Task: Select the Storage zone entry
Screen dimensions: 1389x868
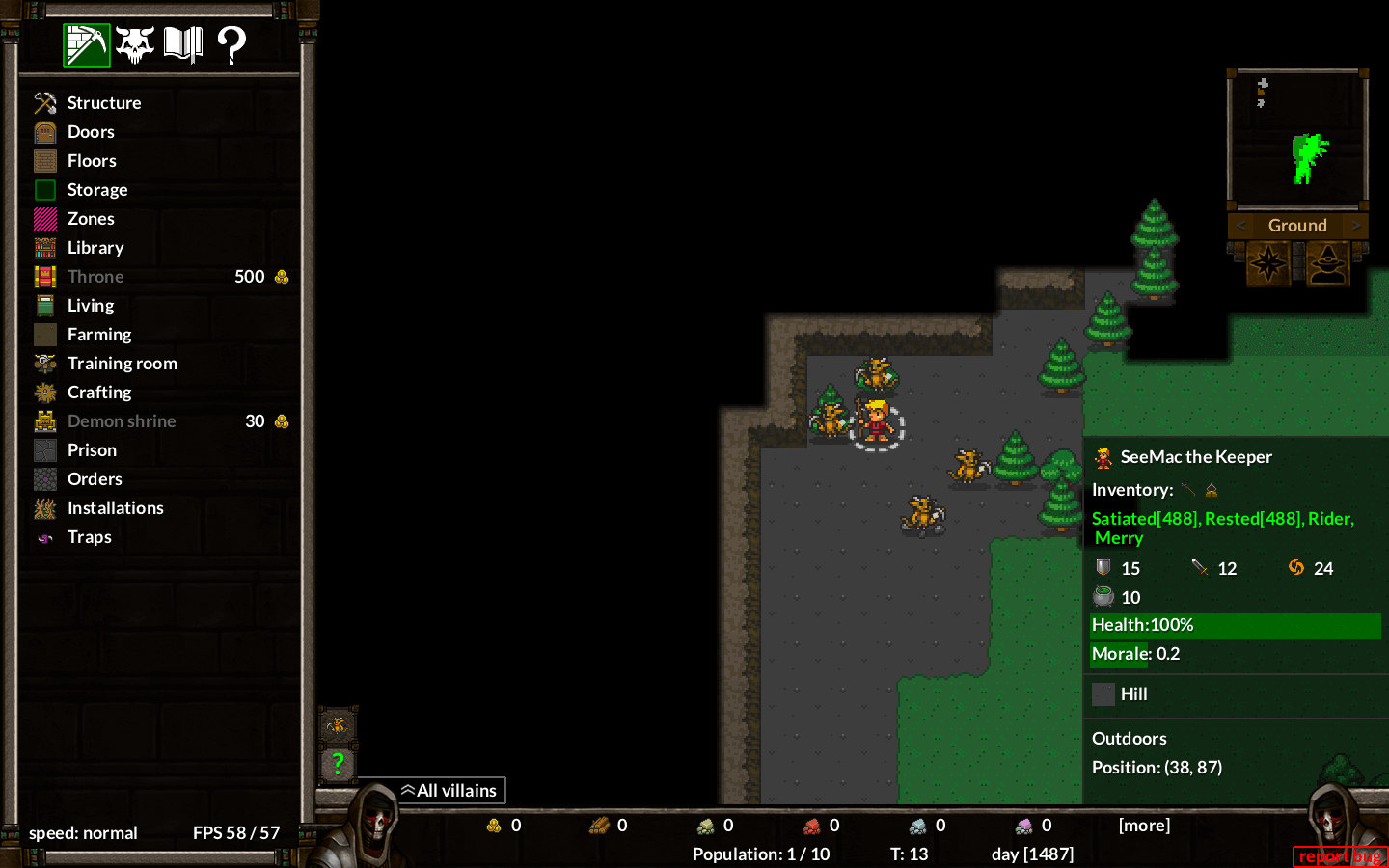Action: [96, 190]
